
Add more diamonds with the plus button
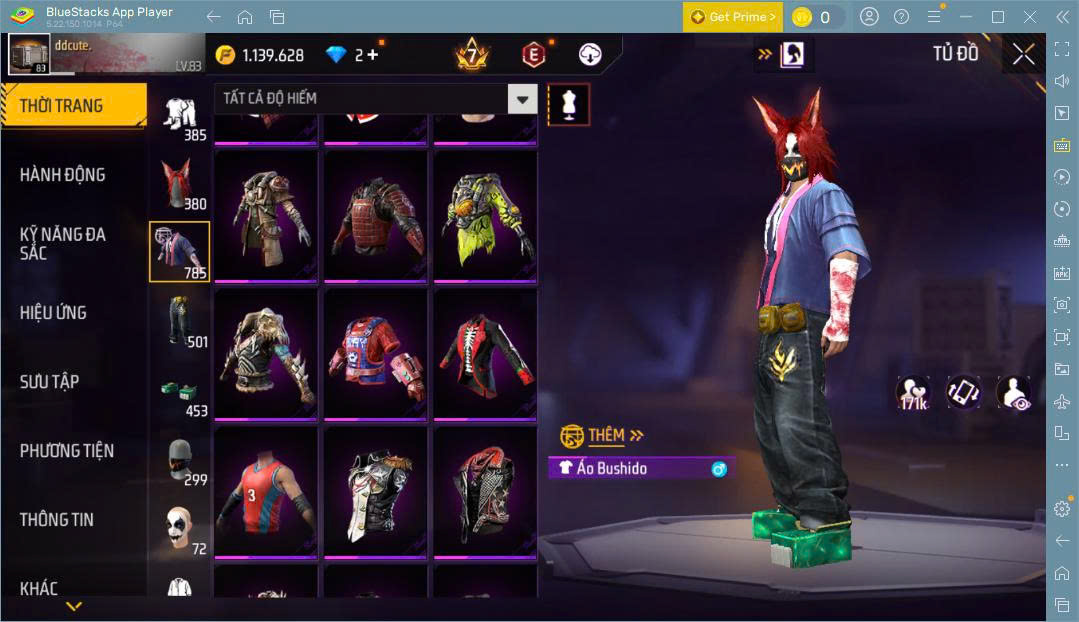click(x=373, y=55)
